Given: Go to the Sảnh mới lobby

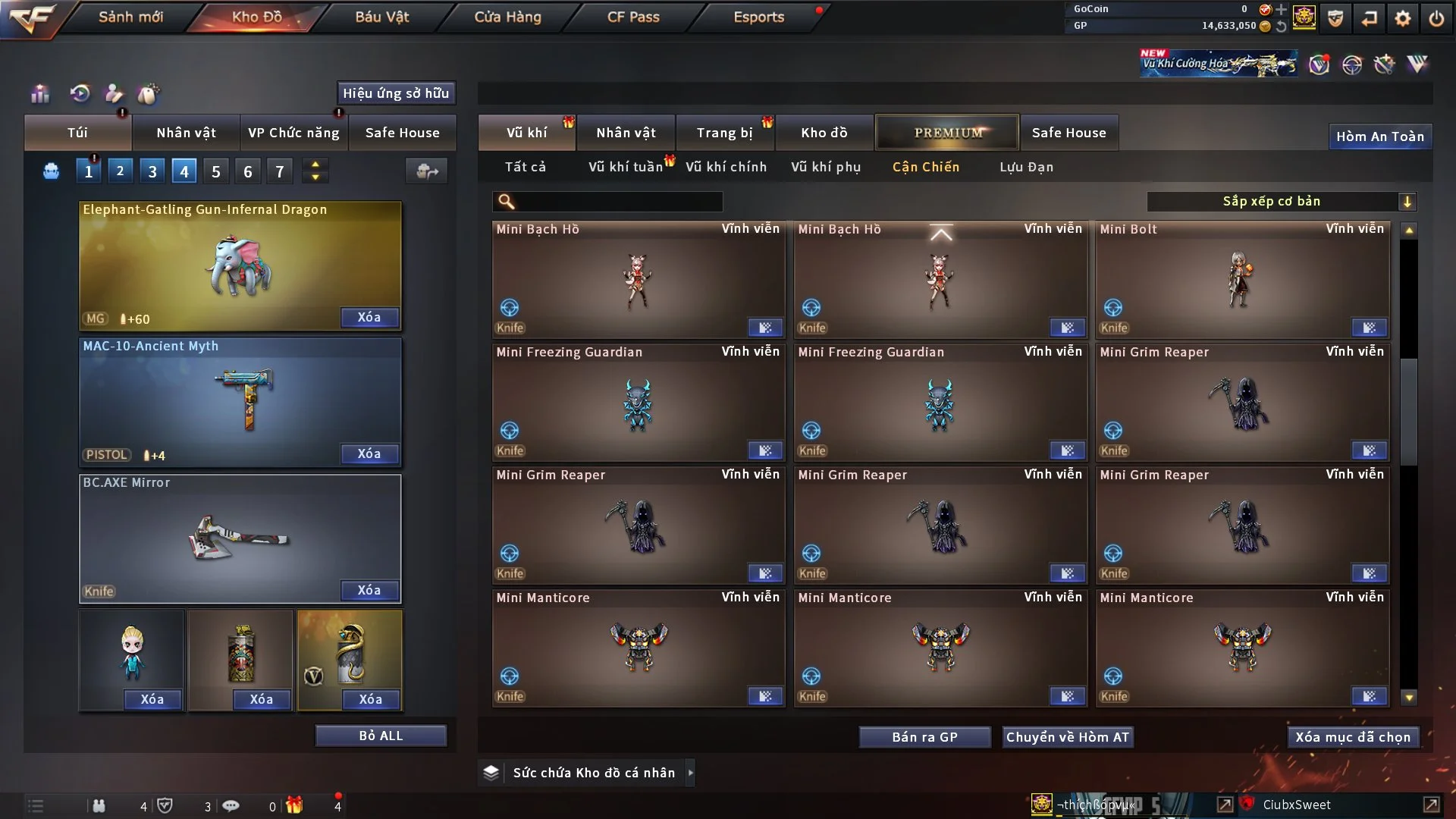Looking at the screenshot, I should tap(130, 17).
